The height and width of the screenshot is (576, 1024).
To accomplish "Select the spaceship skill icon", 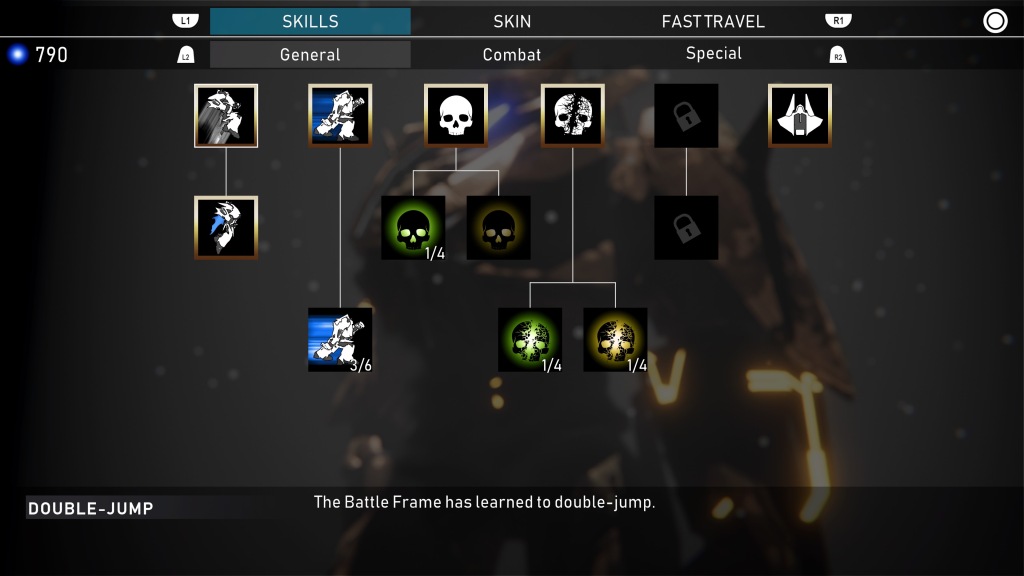I will tap(800, 116).
